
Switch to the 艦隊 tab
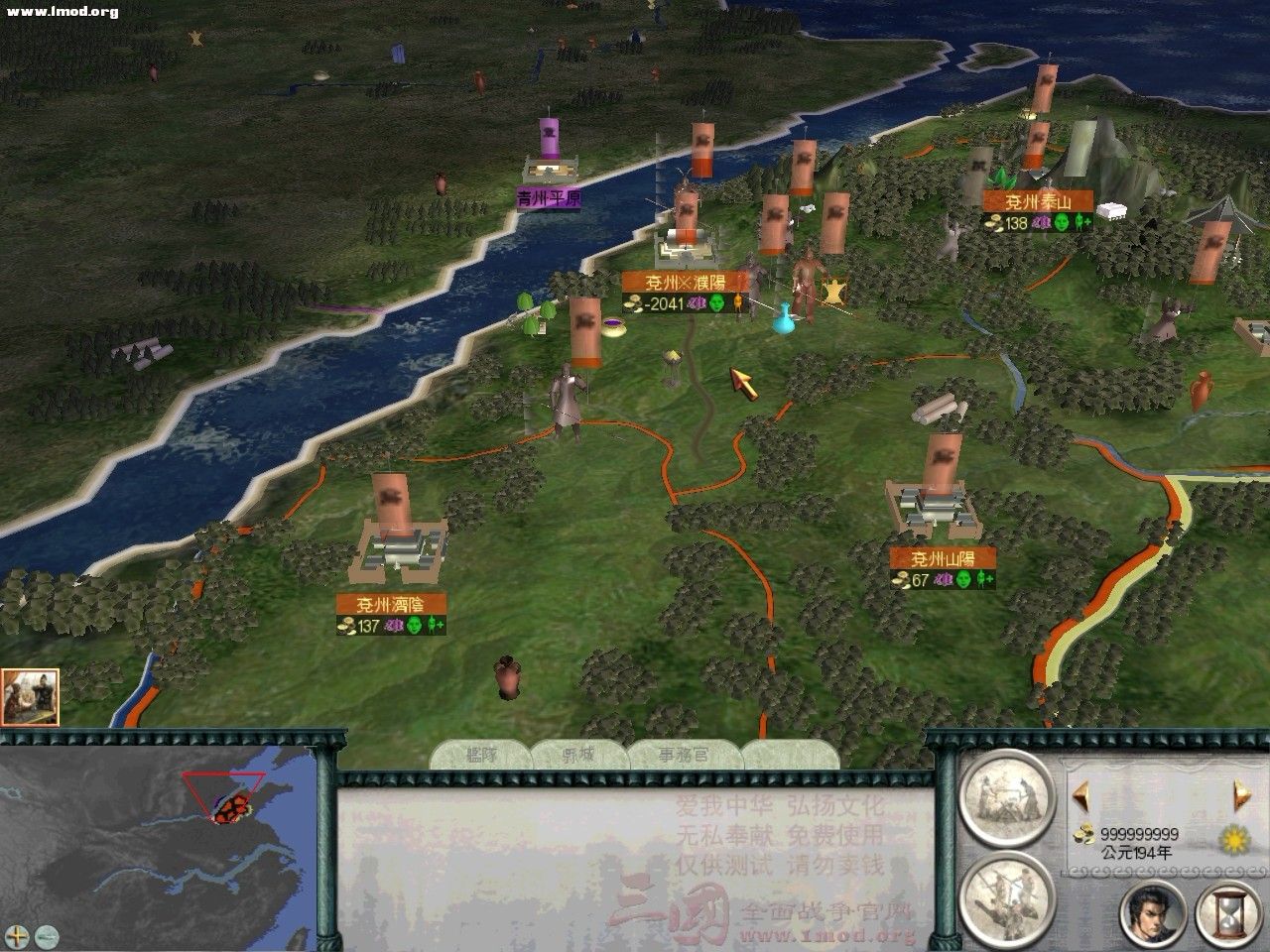point(483,752)
